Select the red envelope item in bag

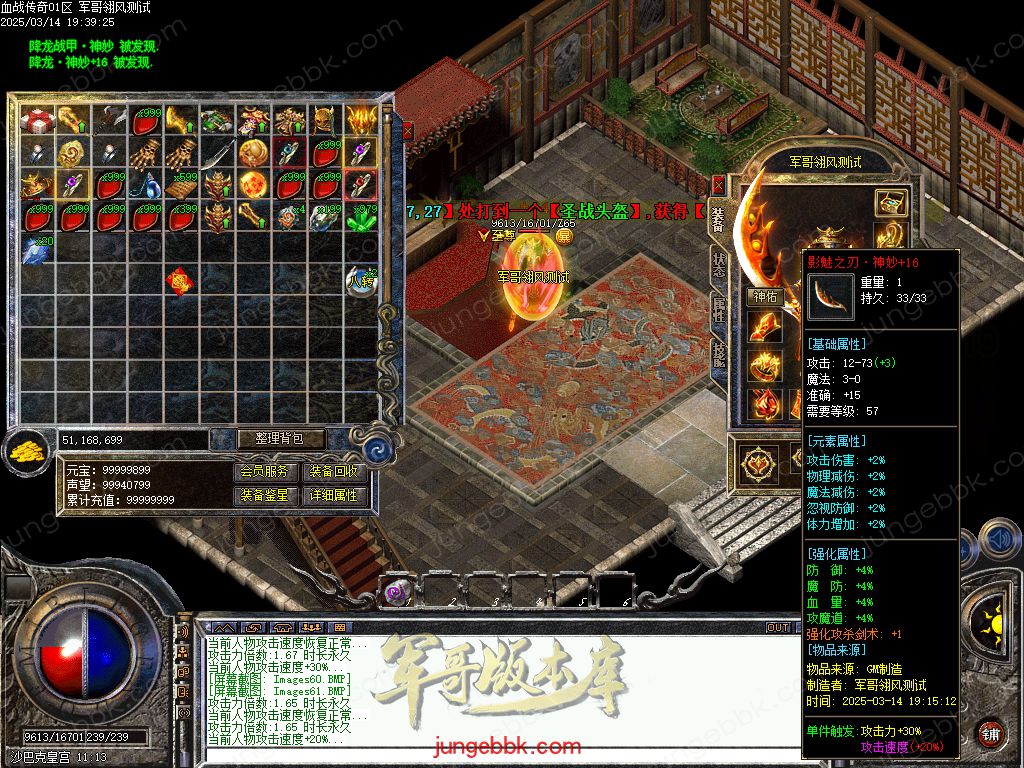[x=180, y=283]
